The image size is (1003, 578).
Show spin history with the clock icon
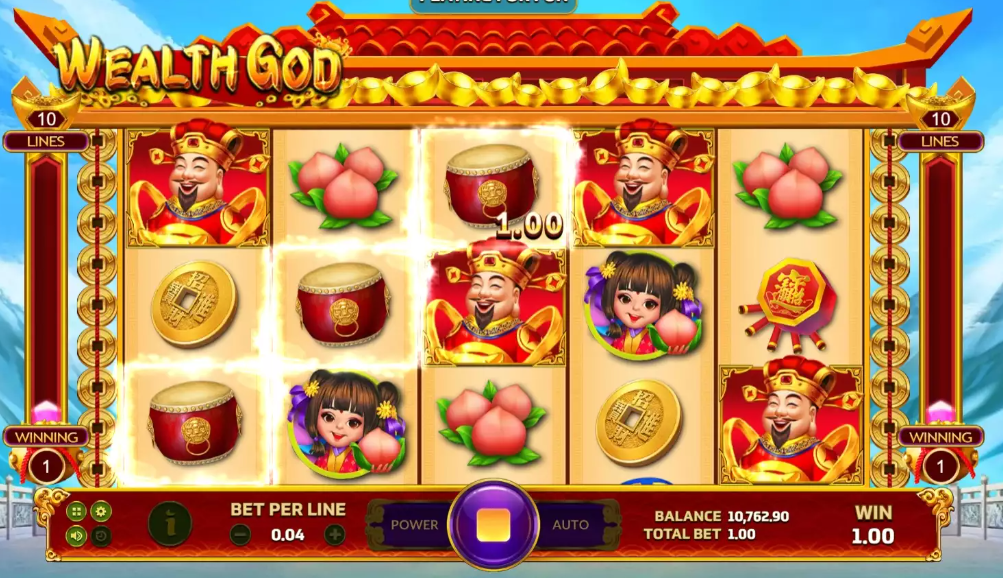(101, 535)
